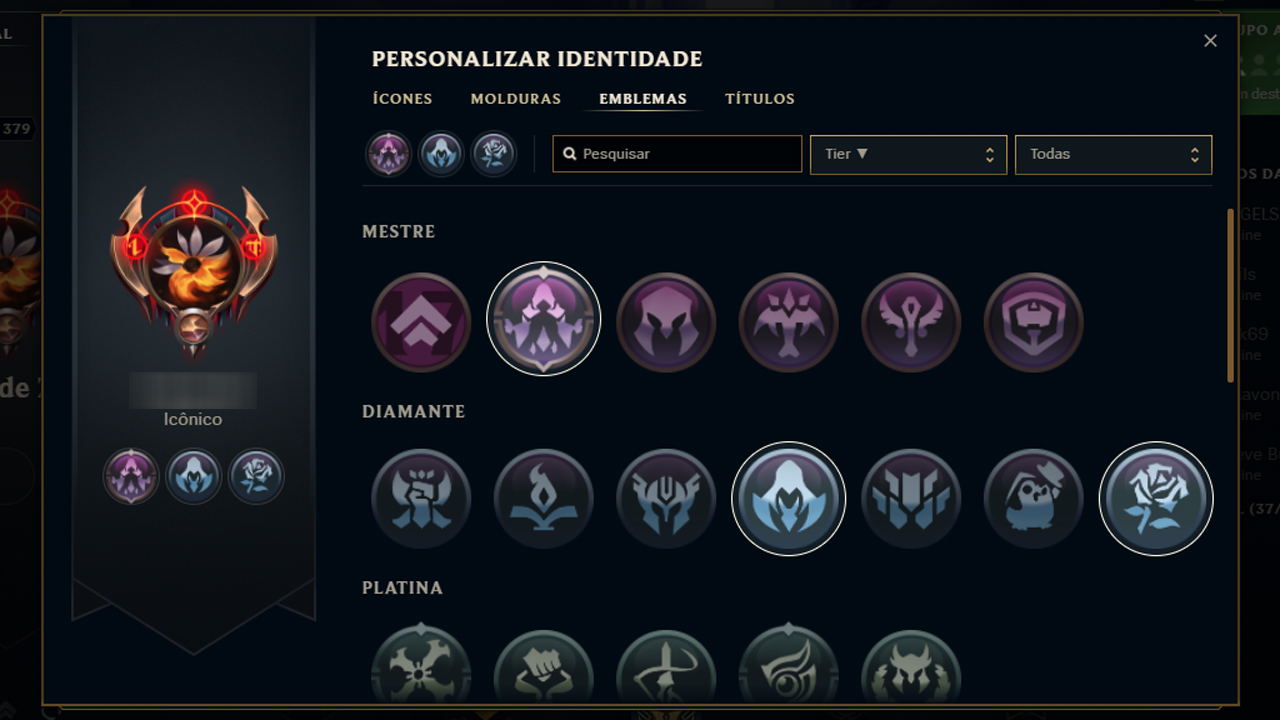Image resolution: width=1280 pixels, height=720 pixels.
Task: Open the Todas filter dropdown
Action: point(1113,154)
